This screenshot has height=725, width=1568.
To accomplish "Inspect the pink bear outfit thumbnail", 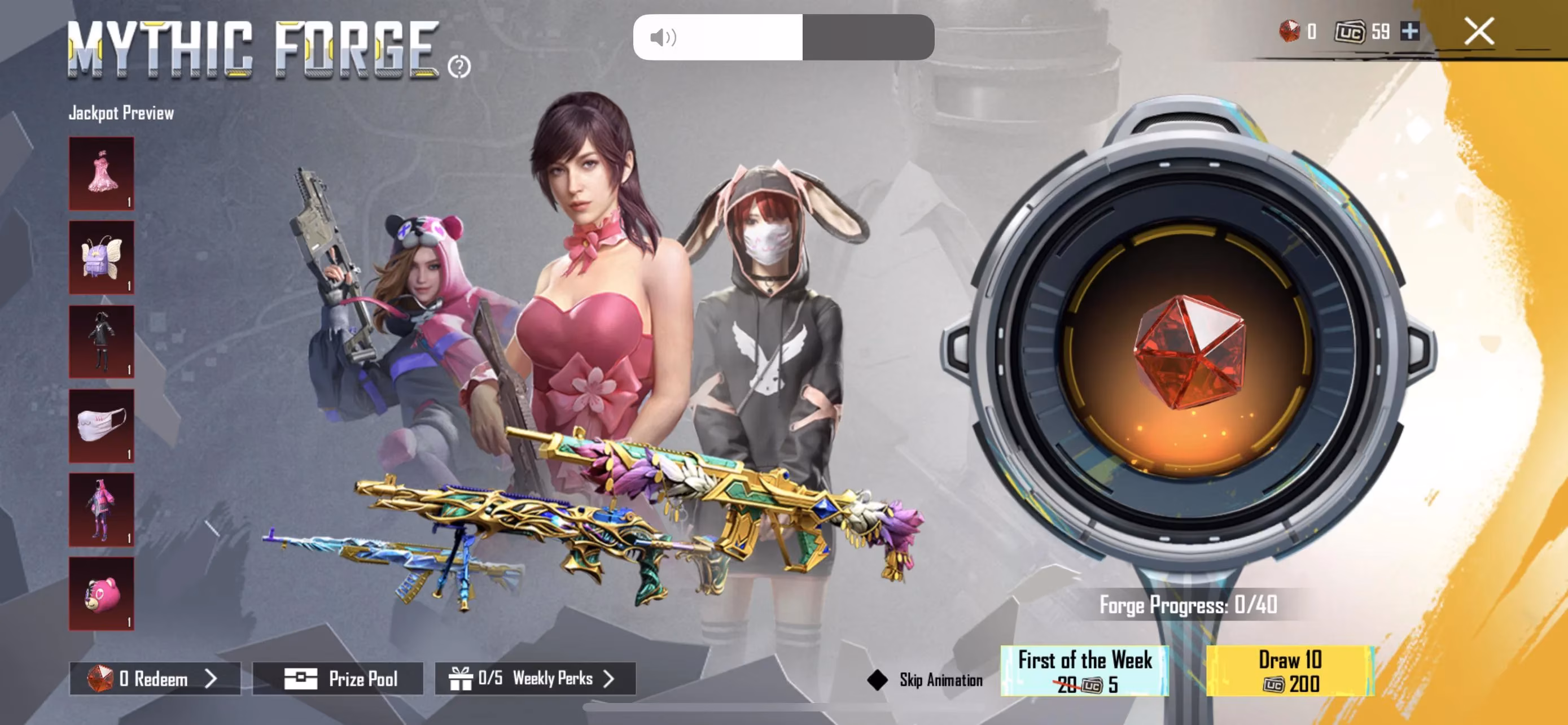I will click(102, 509).
